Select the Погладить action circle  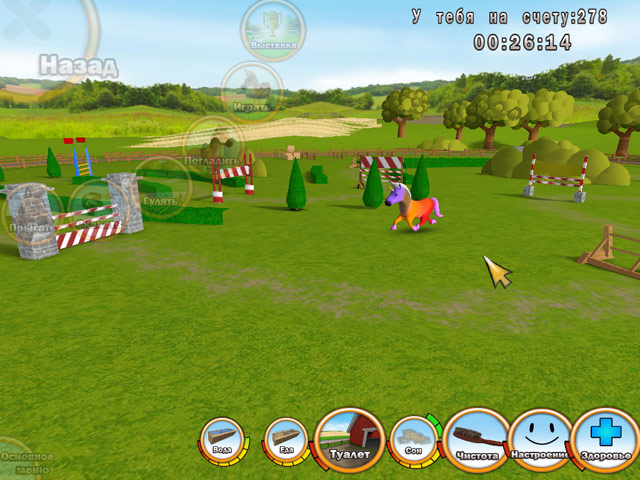coord(213,145)
